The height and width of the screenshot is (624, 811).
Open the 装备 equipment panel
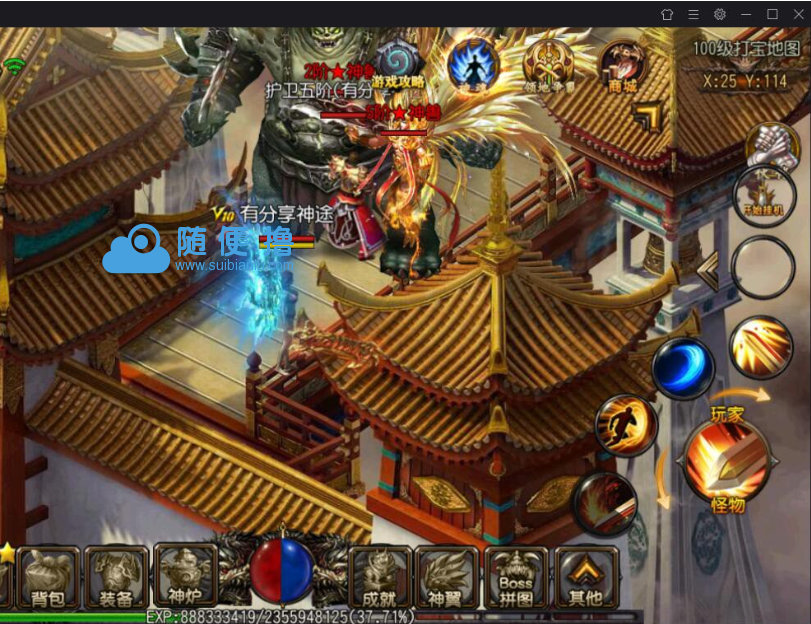point(117,577)
